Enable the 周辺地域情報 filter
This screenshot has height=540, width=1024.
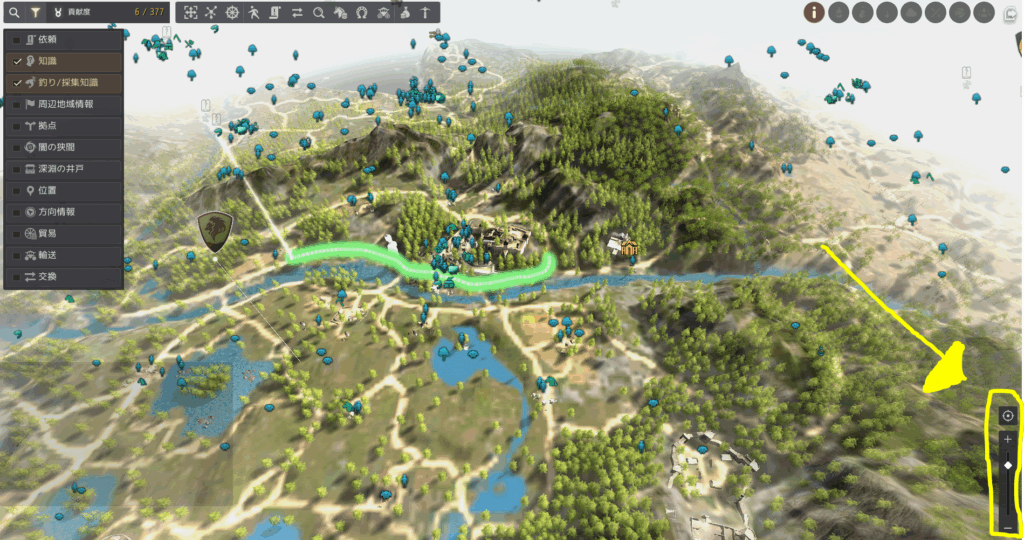click(17, 104)
